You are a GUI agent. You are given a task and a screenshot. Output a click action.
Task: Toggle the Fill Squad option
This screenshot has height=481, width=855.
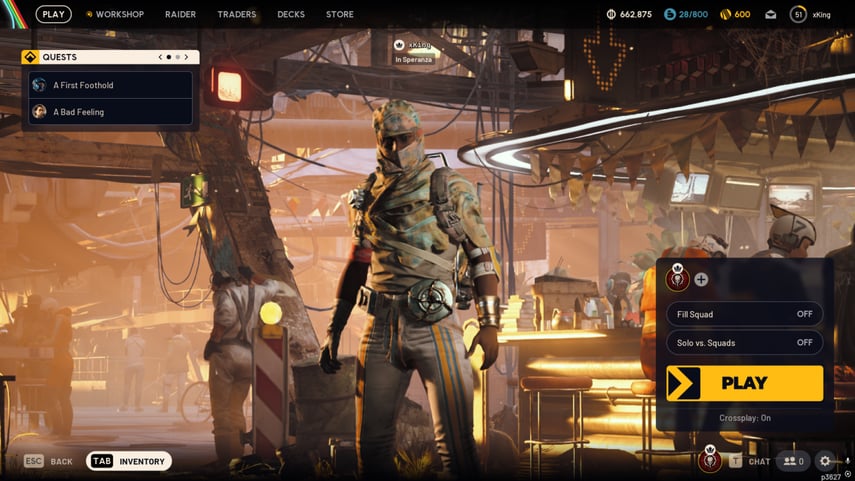click(744, 314)
